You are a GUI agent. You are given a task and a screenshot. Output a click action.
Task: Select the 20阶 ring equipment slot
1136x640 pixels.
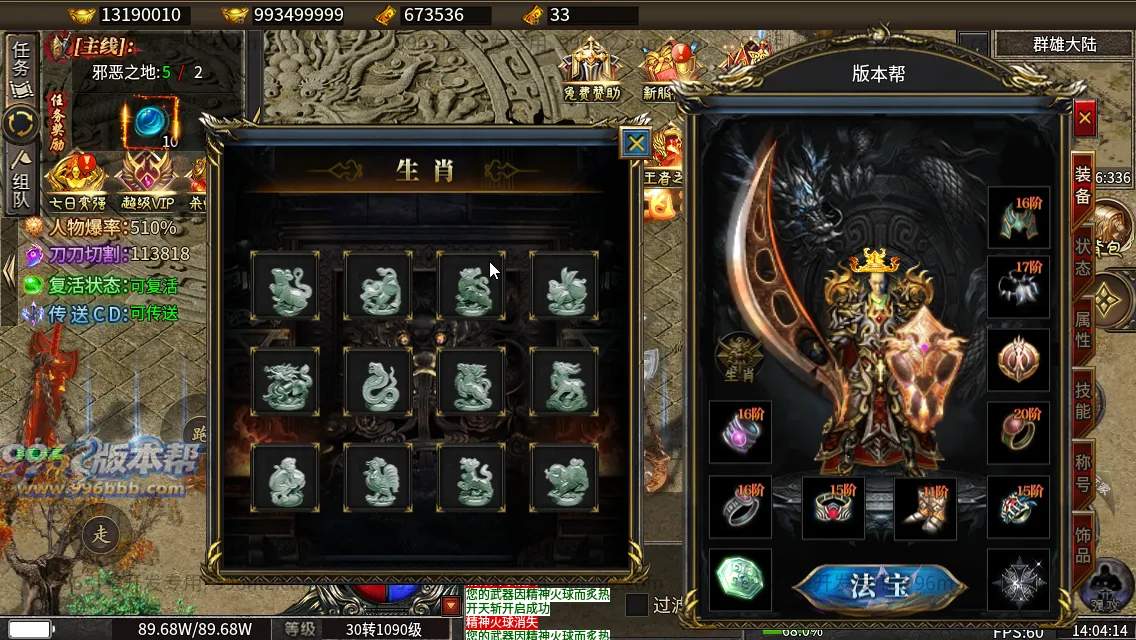pos(1018,432)
